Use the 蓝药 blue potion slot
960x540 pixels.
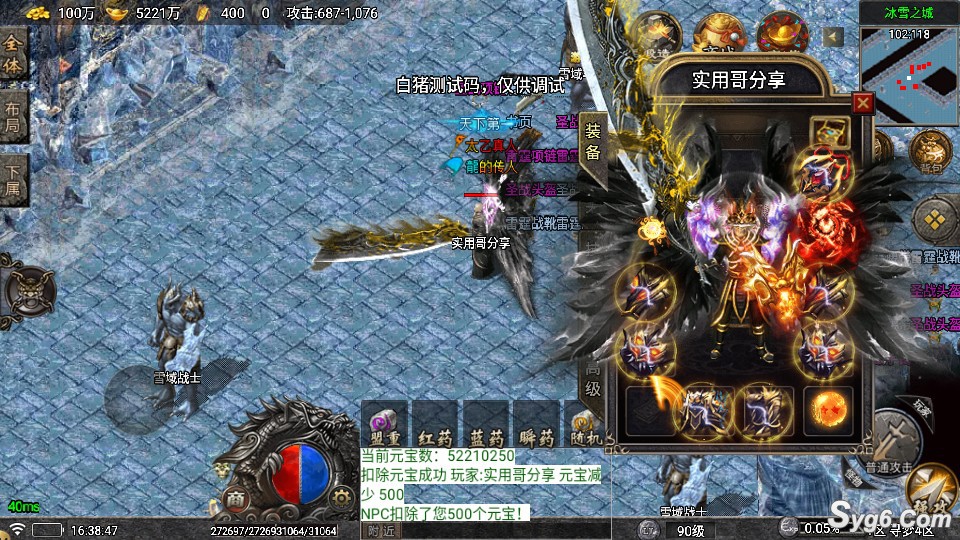click(x=485, y=423)
